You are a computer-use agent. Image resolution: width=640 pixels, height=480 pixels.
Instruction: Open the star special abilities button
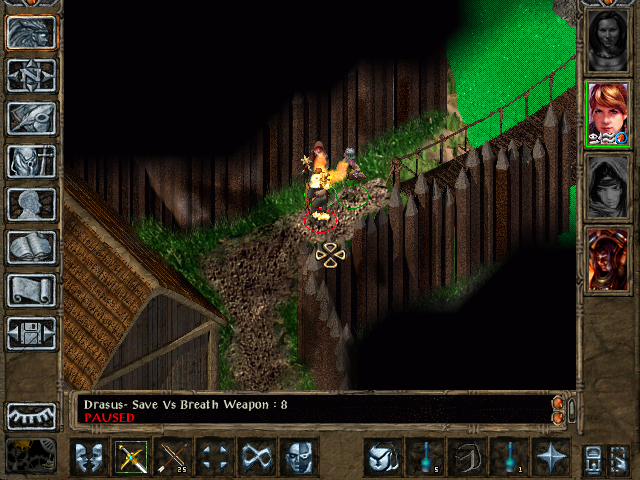tap(551, 457)
